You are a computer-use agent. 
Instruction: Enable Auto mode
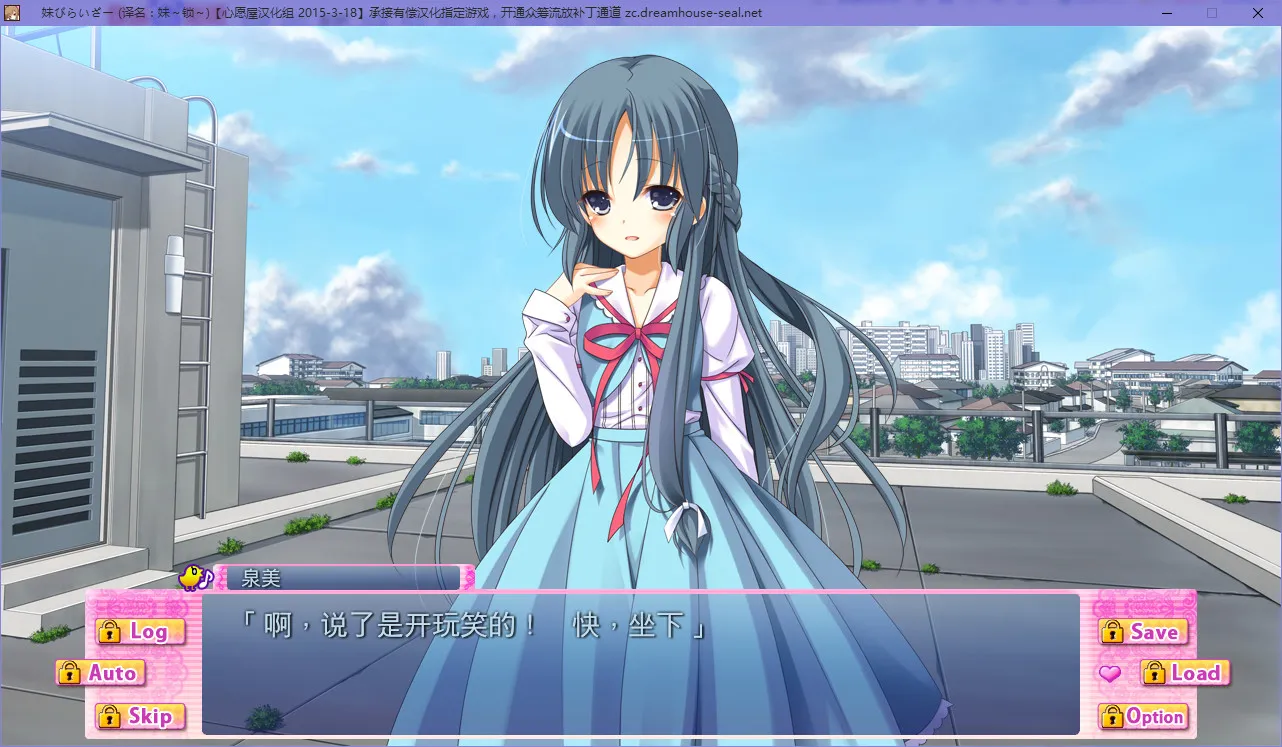101,673
